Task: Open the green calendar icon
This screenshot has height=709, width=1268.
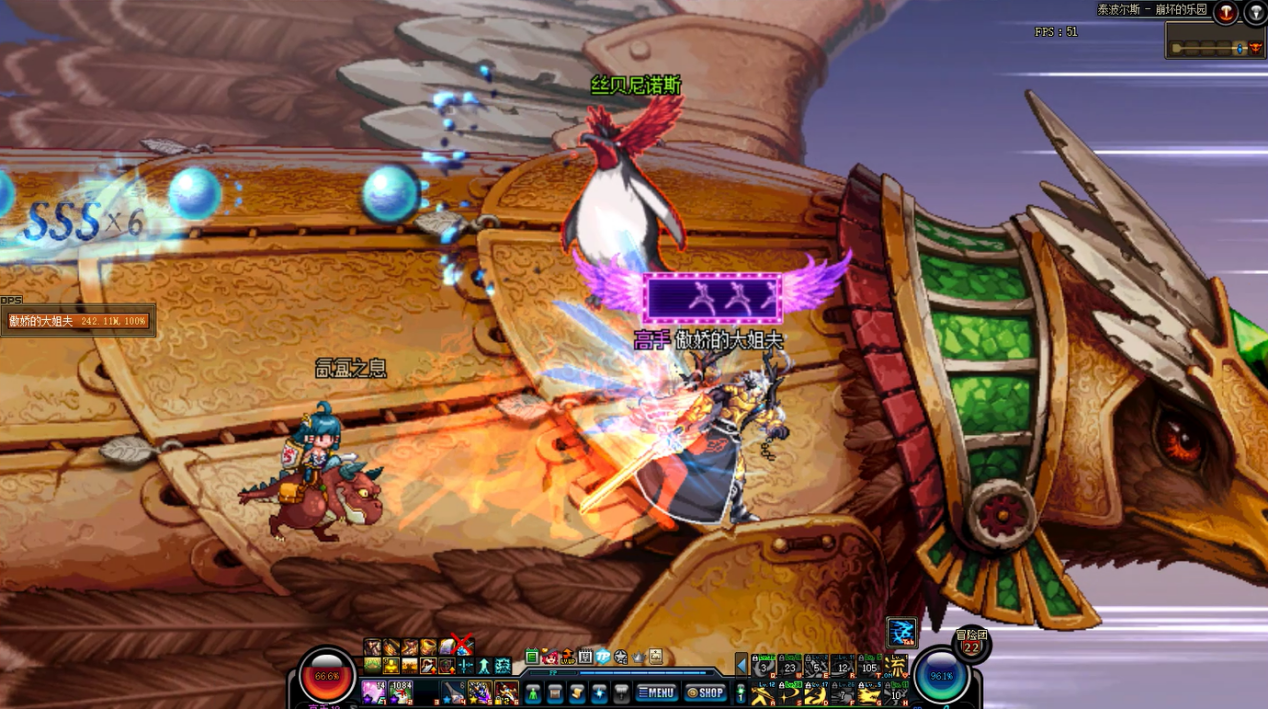Action: (532, 657)
